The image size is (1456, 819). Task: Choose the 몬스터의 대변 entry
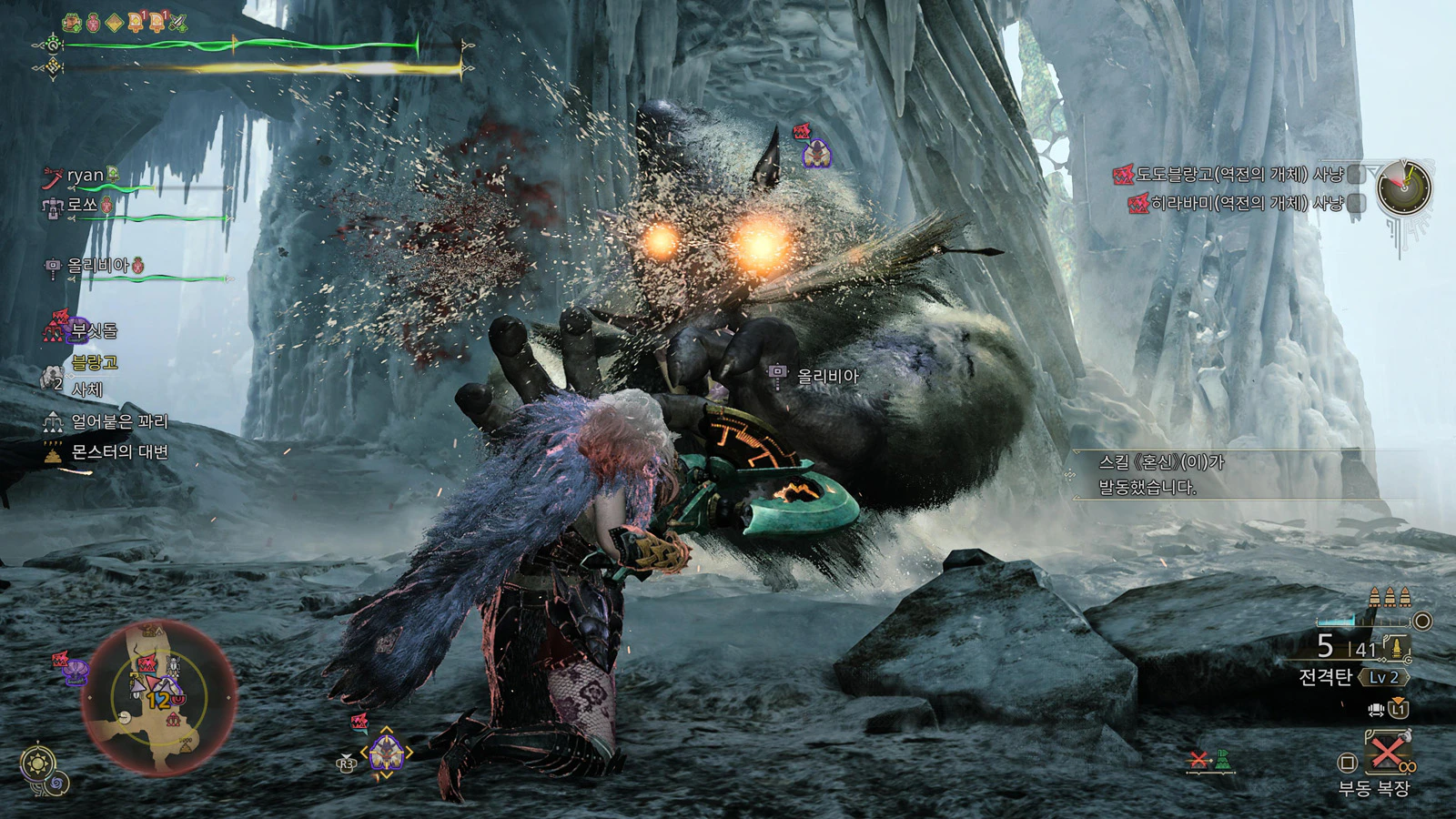[x=118, y=452]
